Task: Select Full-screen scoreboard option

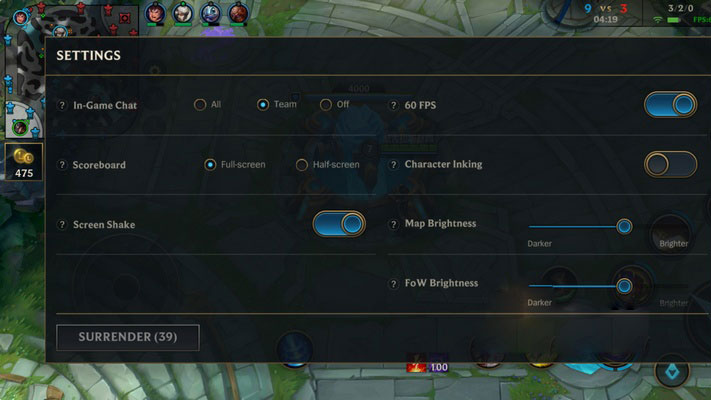Action: tap(210, 165)
